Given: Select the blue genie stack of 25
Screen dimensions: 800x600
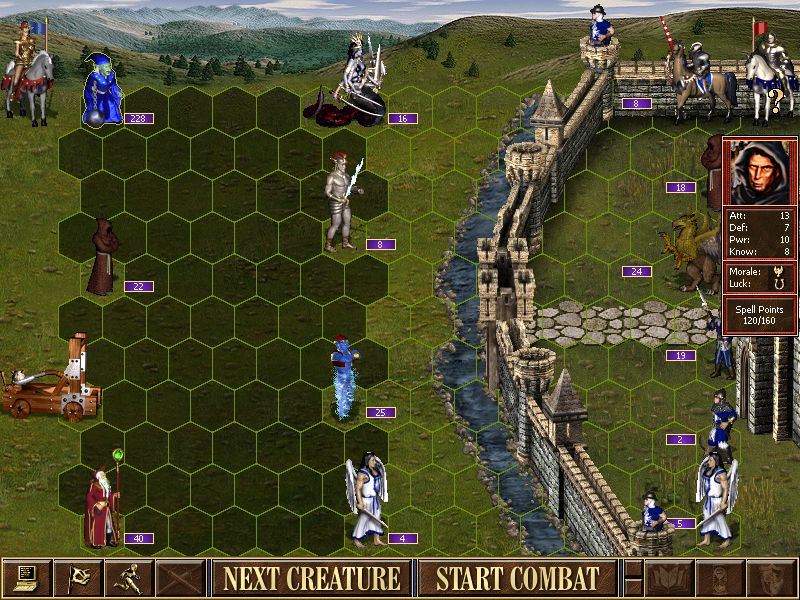Looking at the screenshot, I should click(x=345, y=380).
